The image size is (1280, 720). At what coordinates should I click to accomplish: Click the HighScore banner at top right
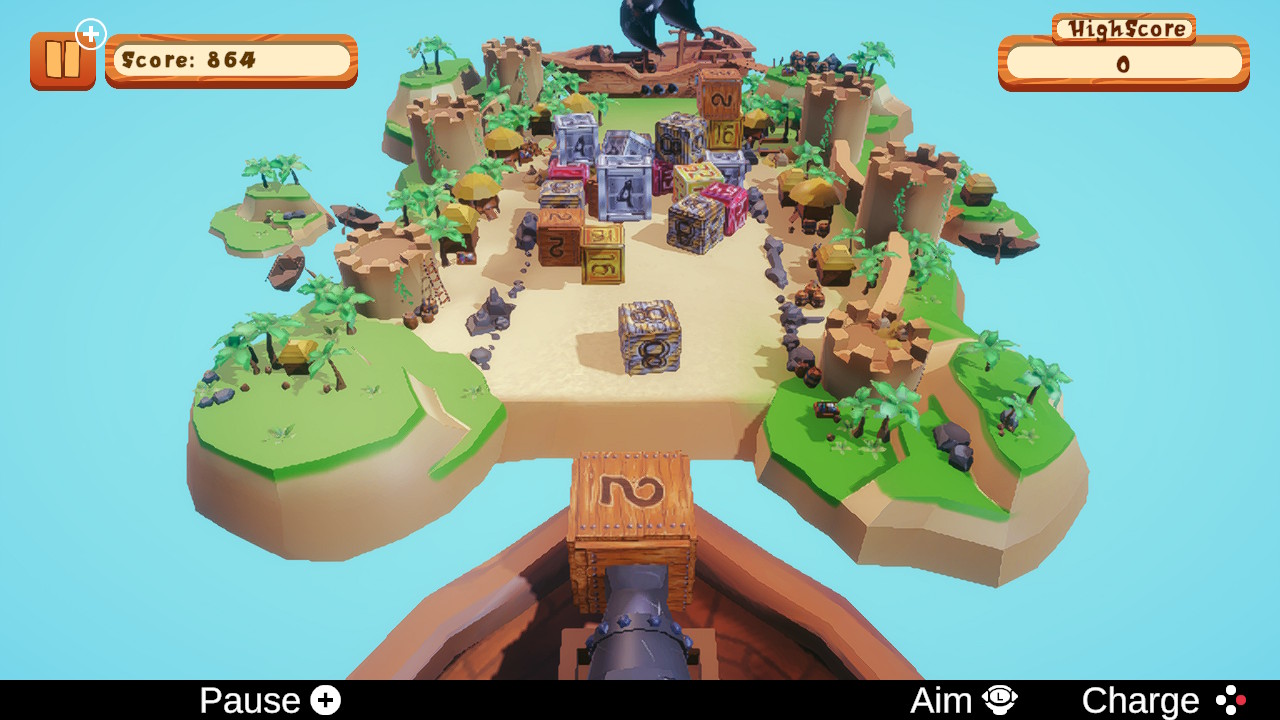[1123, 29]
